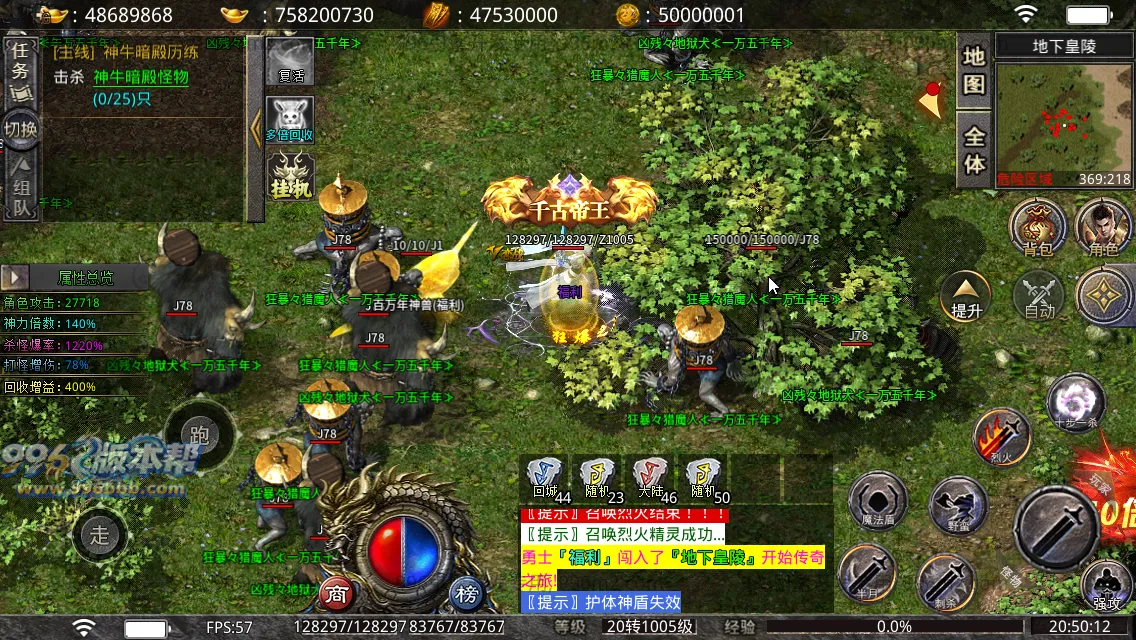
Task: Use the 回城 return scroll
Action: pyautogui.click(x=546, y=477)
